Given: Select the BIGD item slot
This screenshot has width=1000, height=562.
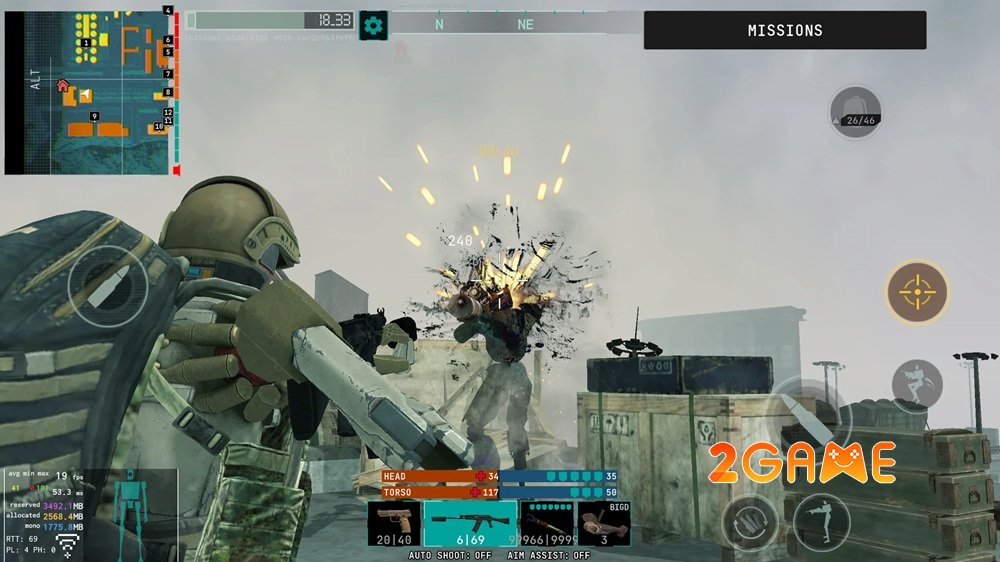Looking at the screenshot, I should pos(604,525).
